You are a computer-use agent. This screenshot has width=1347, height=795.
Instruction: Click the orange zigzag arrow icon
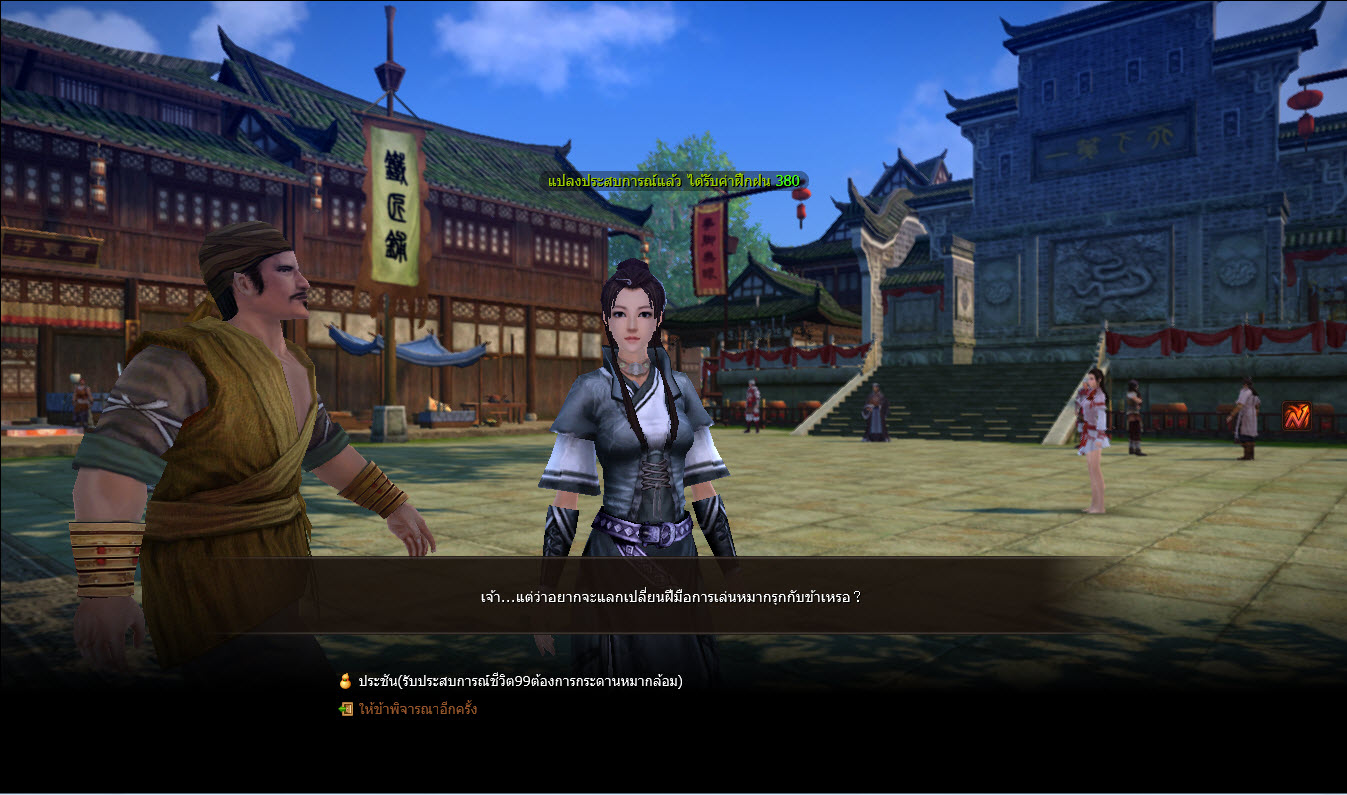pos(1296,416)
